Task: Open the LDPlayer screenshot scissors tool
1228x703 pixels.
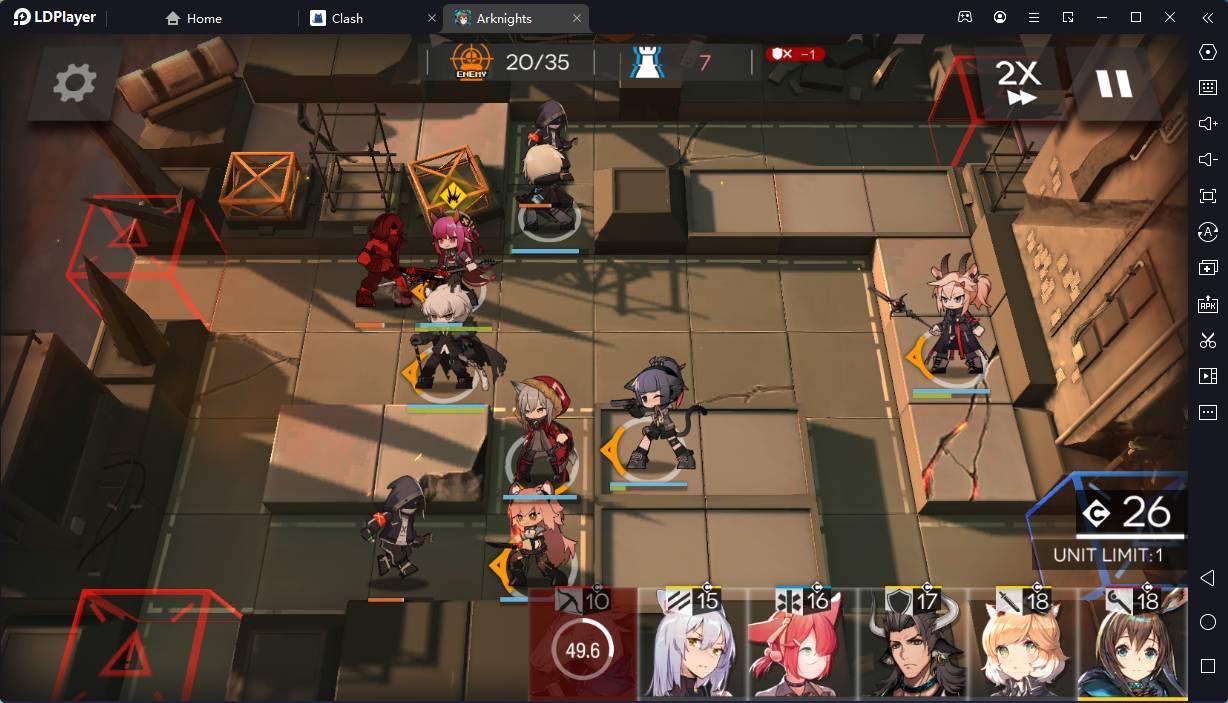Action: coord(1207,340)
